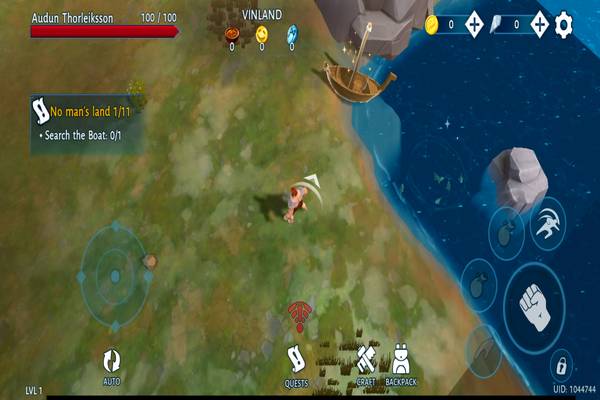Activate the dash dodge ability

click(x=546, y=224)
